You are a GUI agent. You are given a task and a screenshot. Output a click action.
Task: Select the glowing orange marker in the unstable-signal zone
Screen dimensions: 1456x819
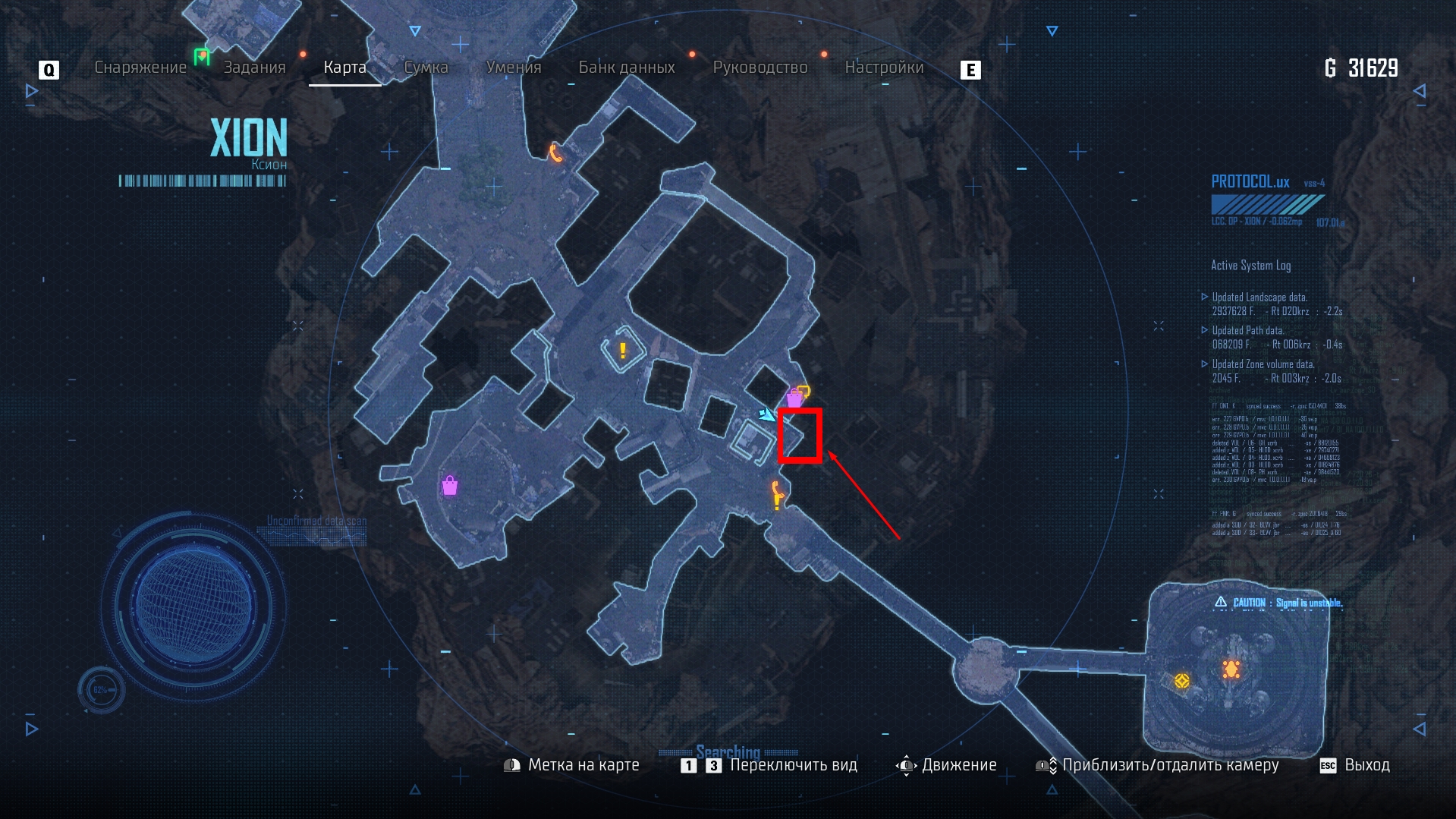pyautogui.click(x=1231, y=669)
